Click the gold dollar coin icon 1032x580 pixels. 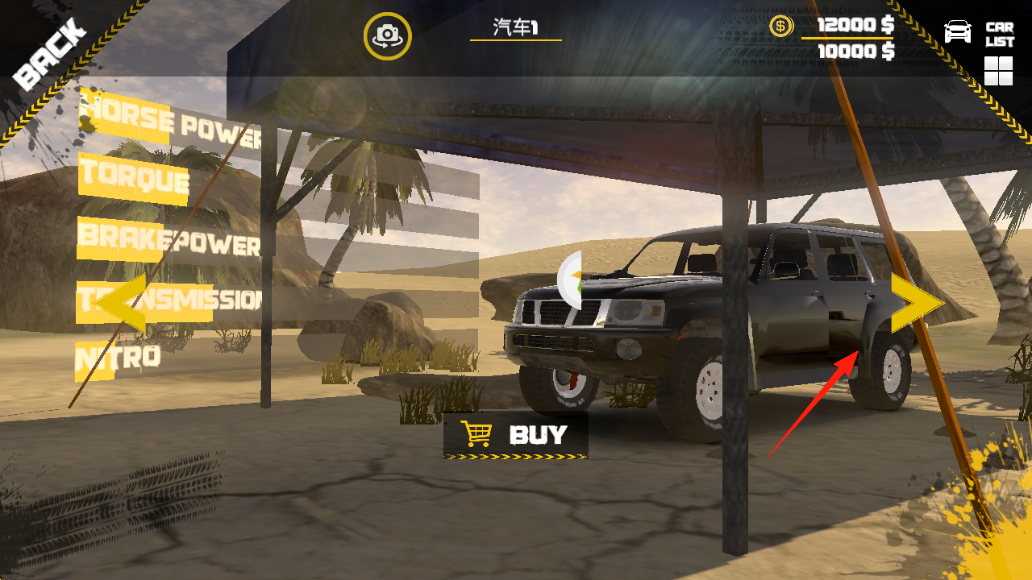pyautogui.click(x=781, y=27)
